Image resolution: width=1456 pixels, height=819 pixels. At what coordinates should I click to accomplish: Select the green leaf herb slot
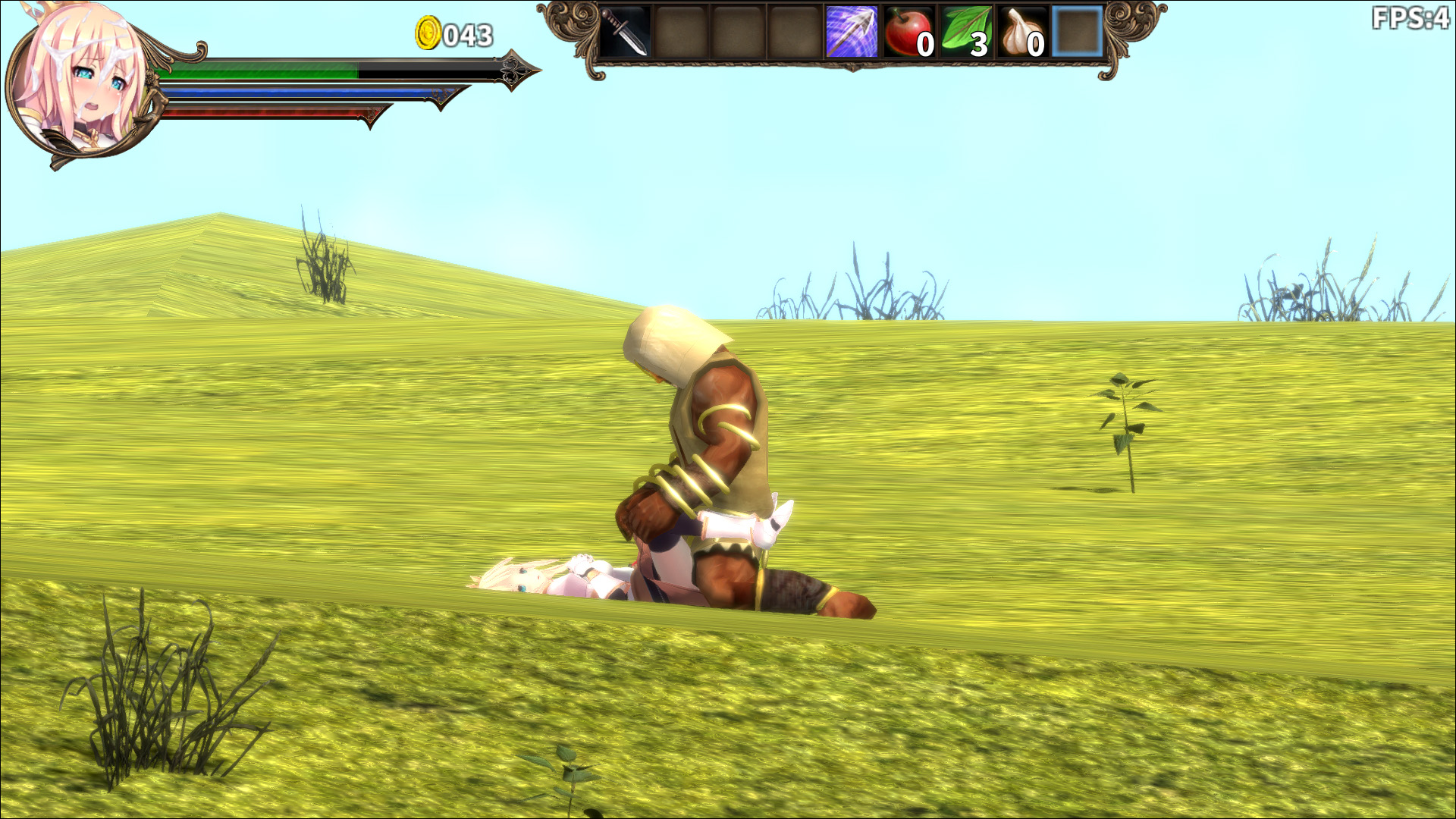965,32
